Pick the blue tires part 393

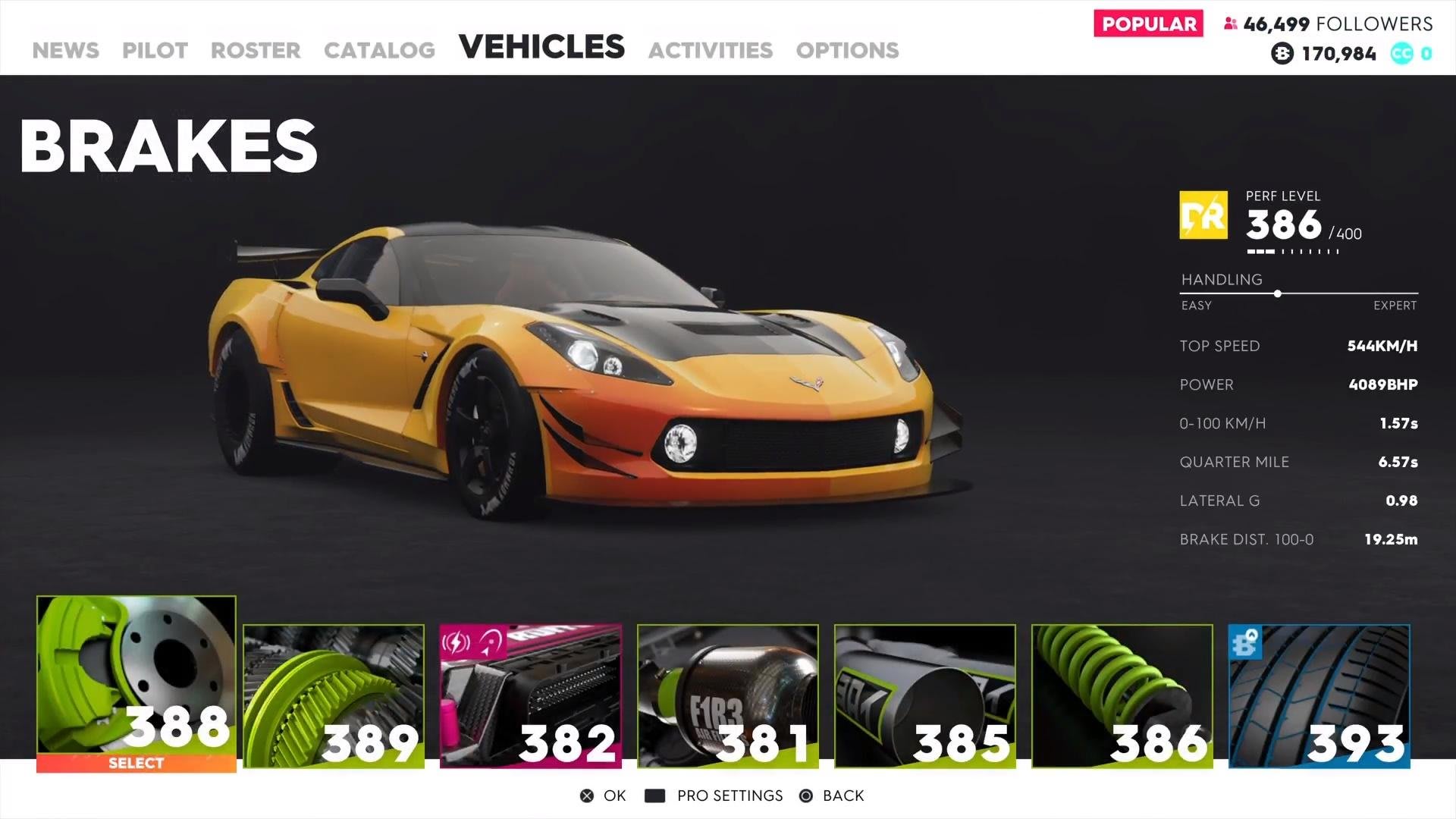(1319, 695)
